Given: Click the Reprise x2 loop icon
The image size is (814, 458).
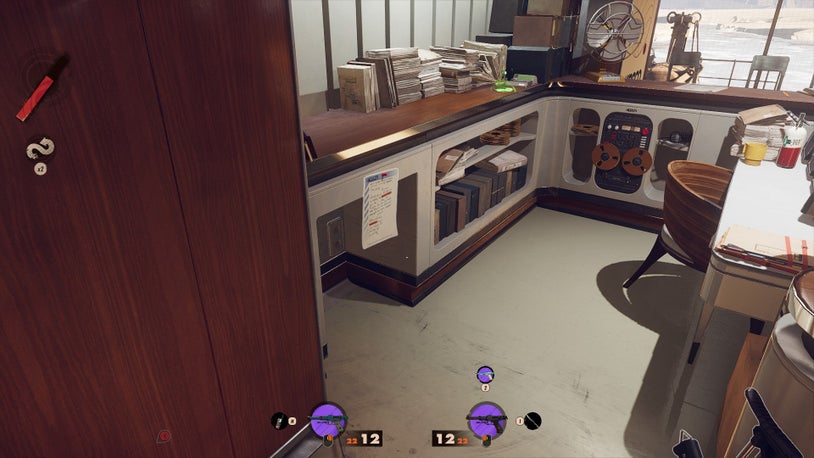Looking at the screenshot, I should pyautogui.click(x=40, y=150).
